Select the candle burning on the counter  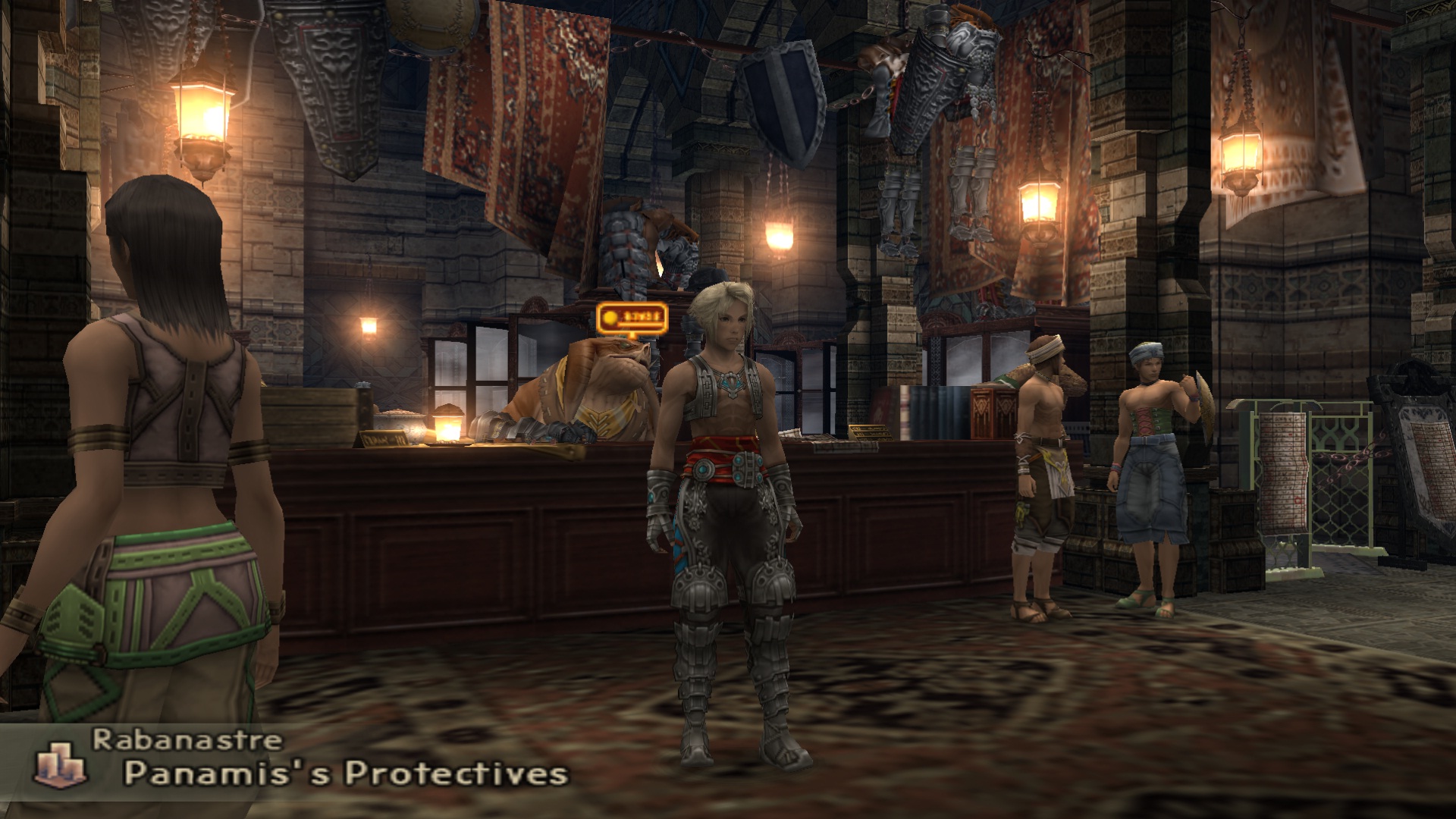coord(447,426)
